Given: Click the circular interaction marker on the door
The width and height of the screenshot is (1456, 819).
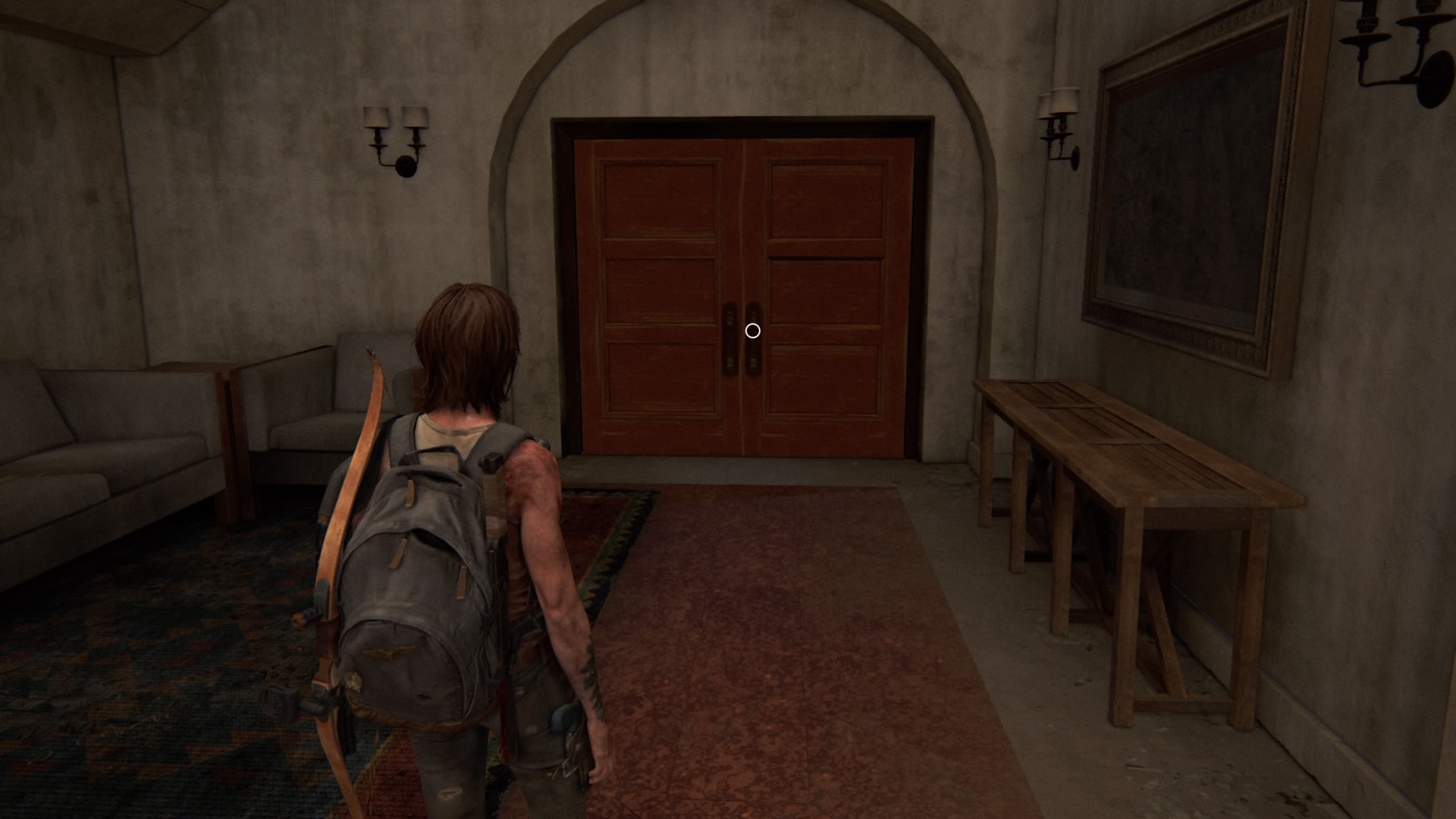Looking at the screenshot, I should 752,331.
